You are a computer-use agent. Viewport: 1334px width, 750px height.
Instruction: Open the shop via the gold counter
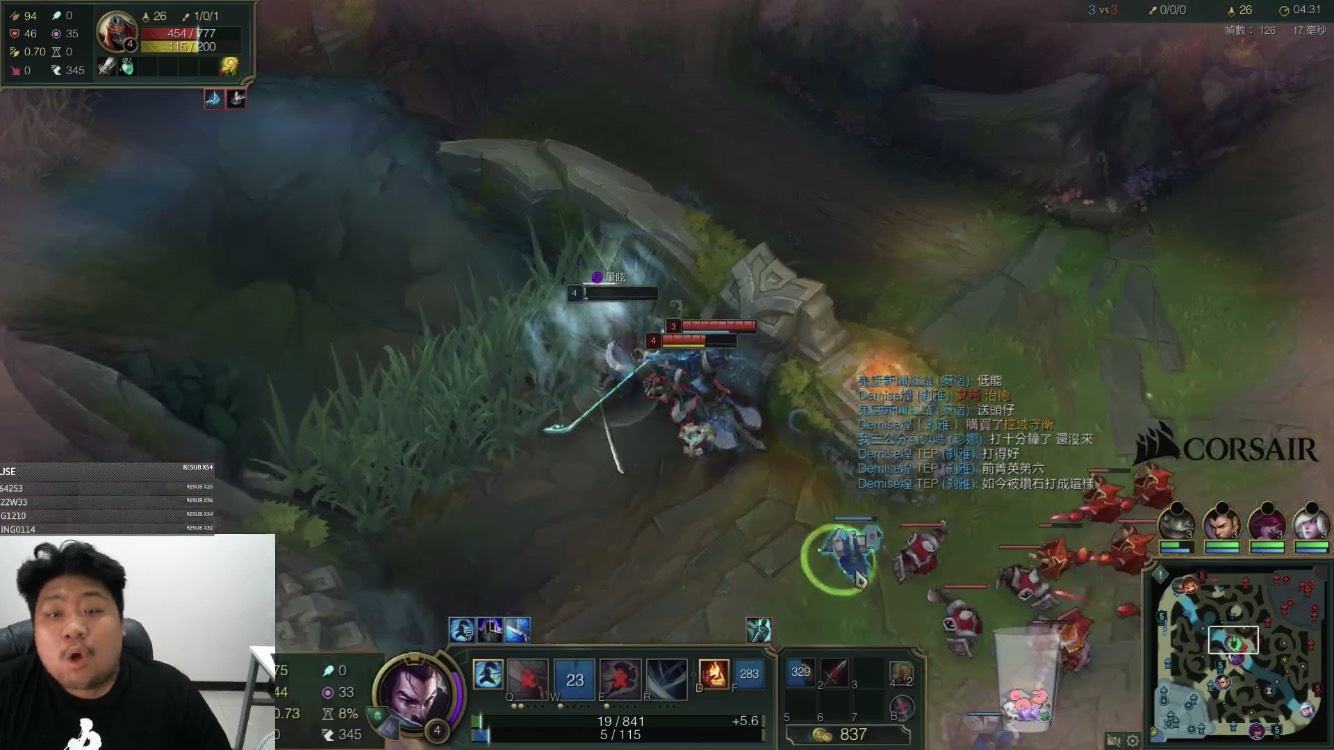(x=840, y=735)
